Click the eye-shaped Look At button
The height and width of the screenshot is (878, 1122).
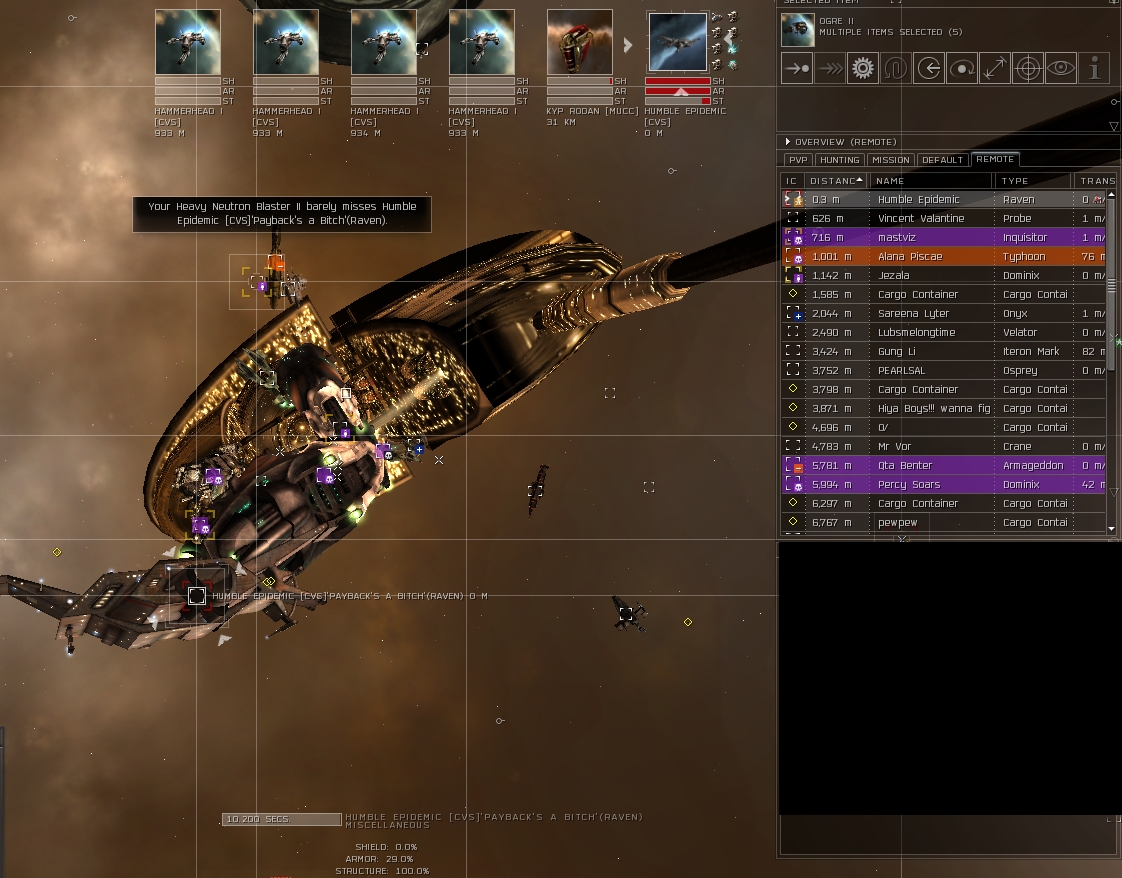tap(1061, 68)
